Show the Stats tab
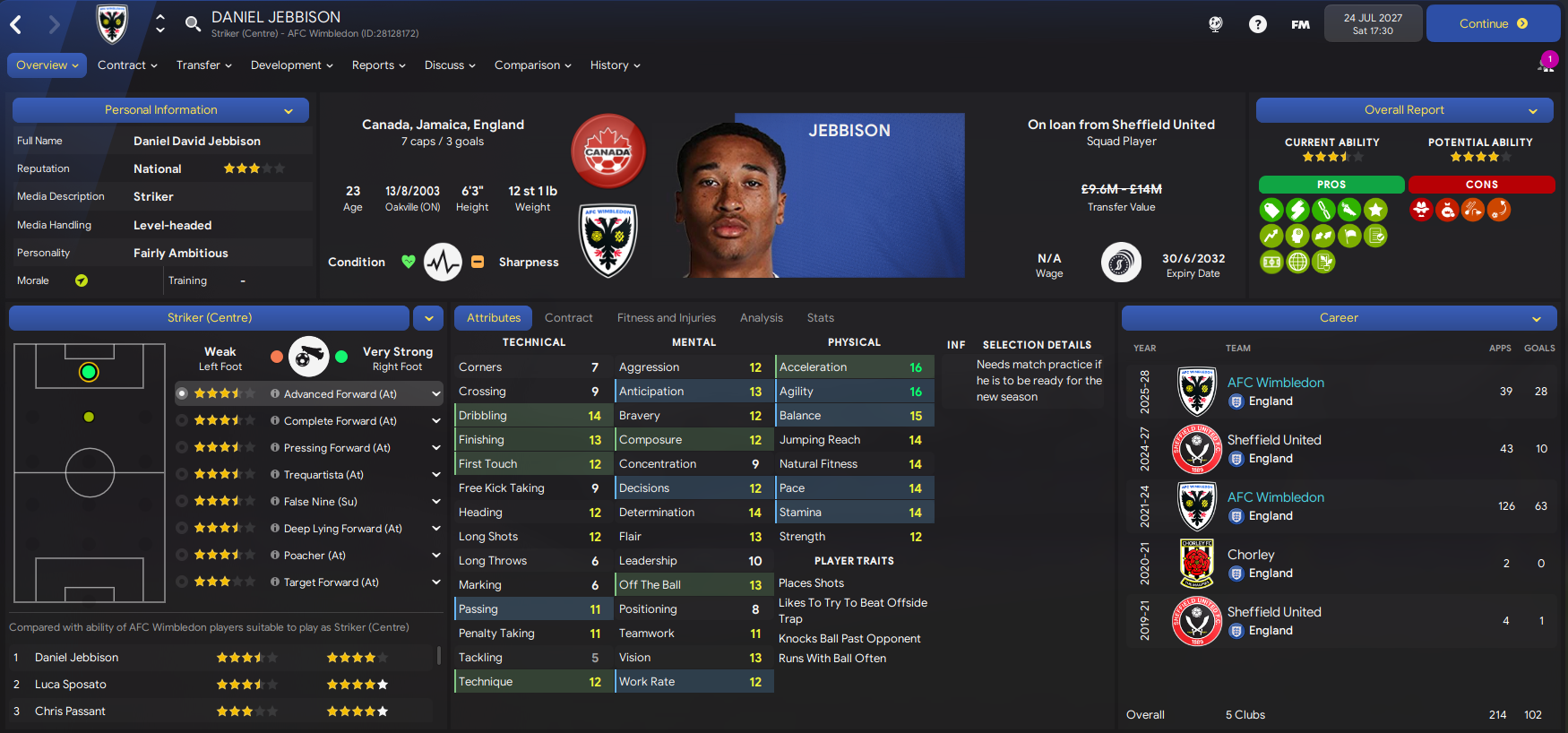This screenshot has width=1568, height=733. point(820,318)
